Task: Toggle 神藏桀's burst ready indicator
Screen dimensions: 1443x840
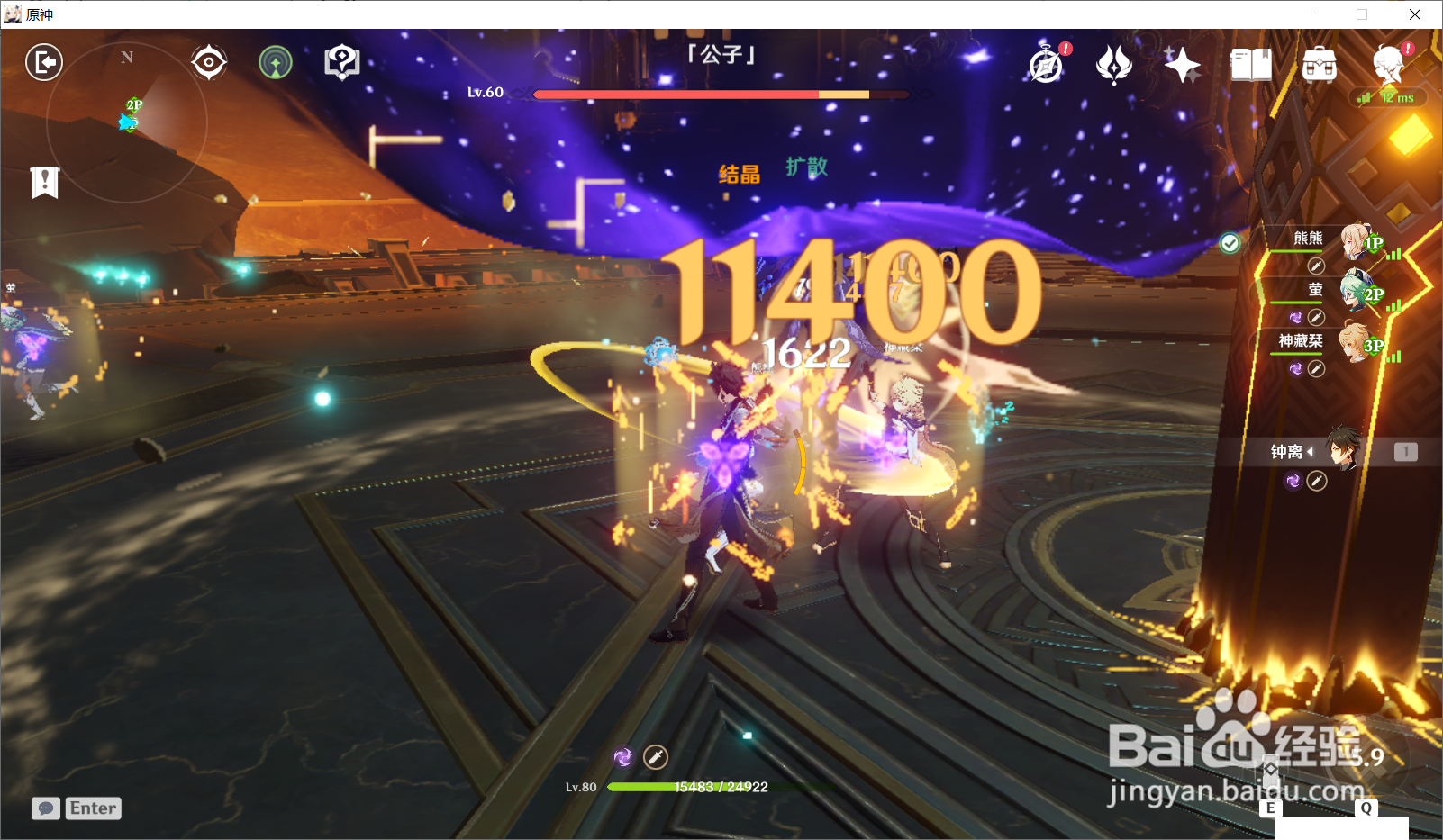Action: tap(1294, 369)
